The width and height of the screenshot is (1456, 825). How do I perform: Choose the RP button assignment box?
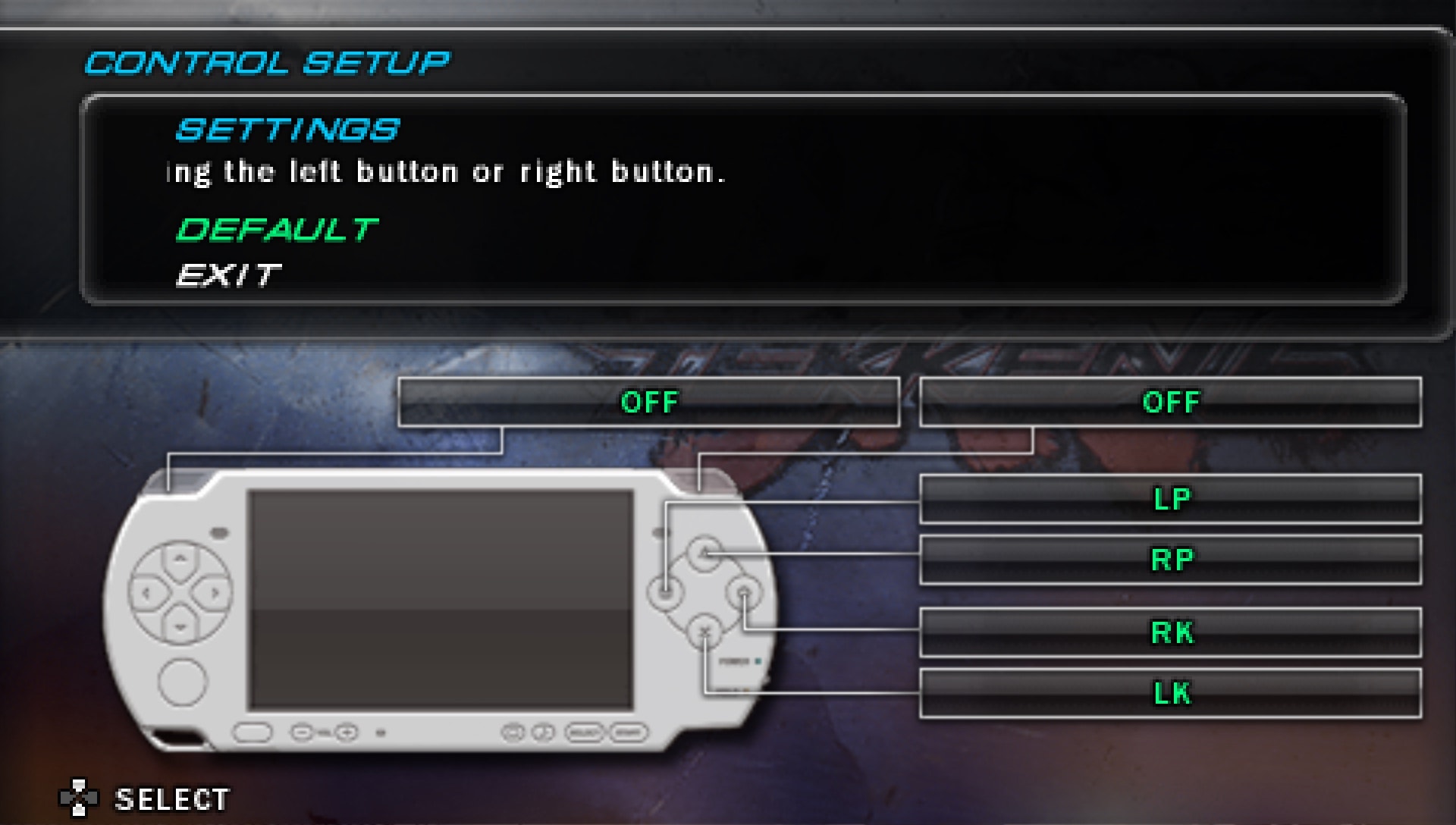(x=1170, y=560)
